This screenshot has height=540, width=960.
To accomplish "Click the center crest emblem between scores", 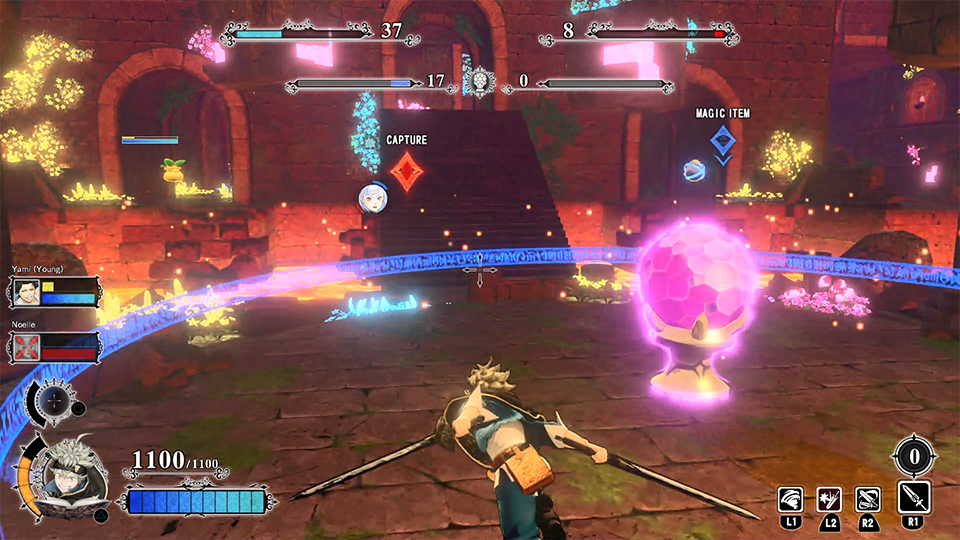I will pos(481,82).
